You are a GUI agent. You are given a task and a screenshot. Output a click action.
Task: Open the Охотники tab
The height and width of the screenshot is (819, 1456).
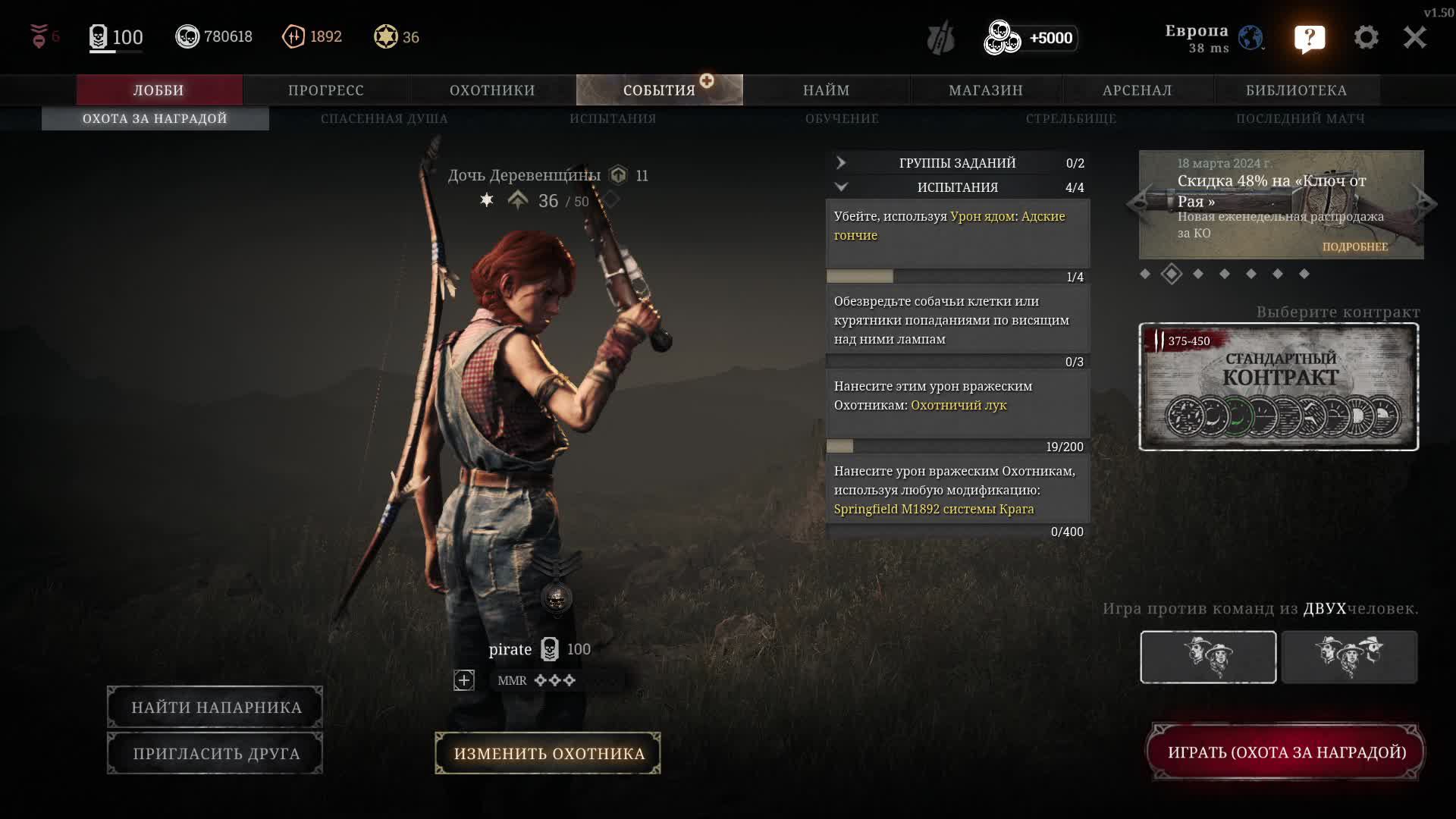click(x=492, y=90)
